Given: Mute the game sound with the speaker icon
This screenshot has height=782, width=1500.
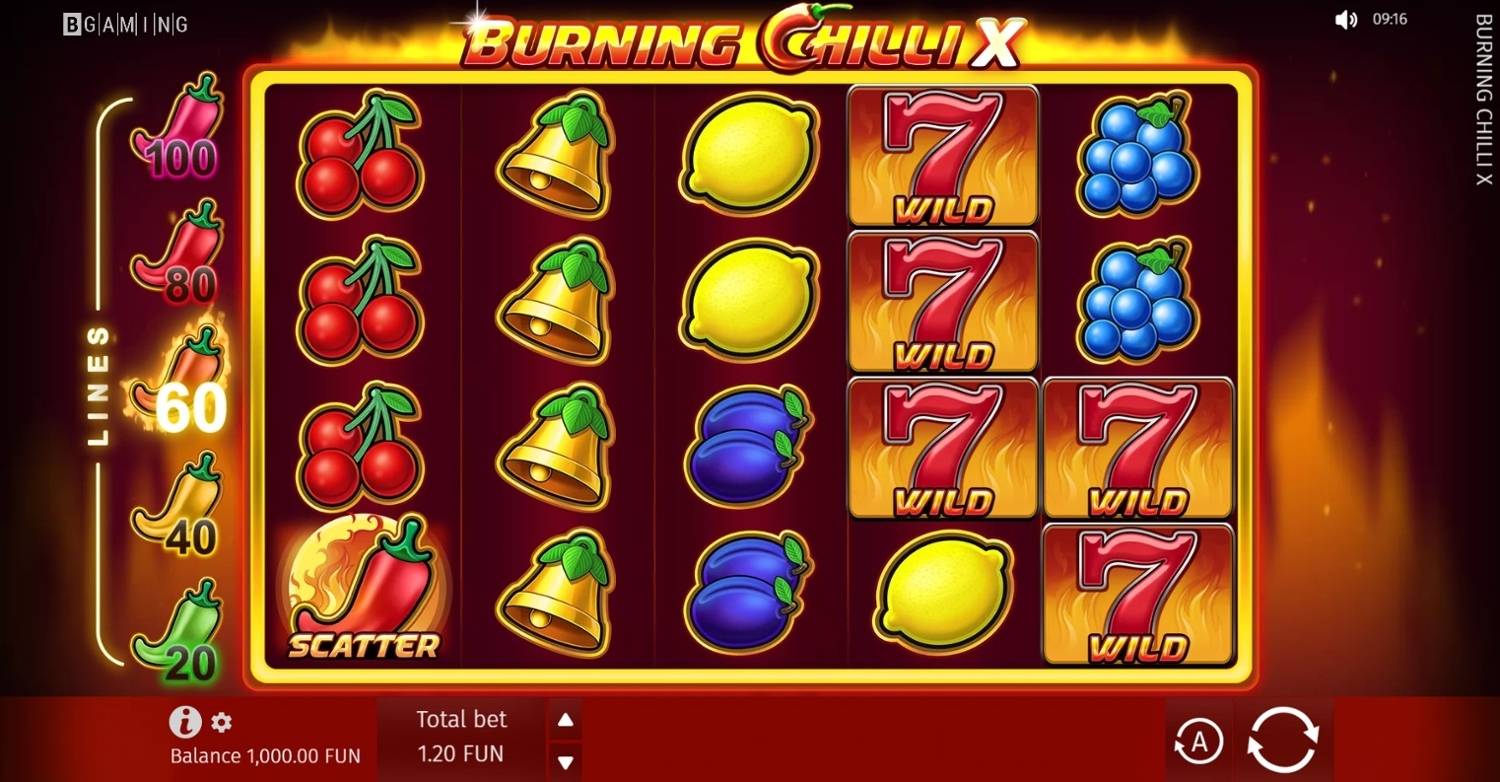Looking at the screenshot, I should click(x=1347, y=18).
